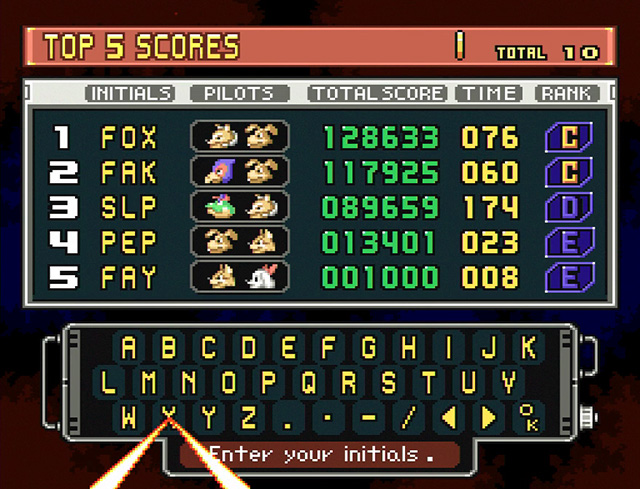Confirm initials with the OK key
Image resolution: width=640 pixels, height=489 pixels.
(x=527, y=416)
